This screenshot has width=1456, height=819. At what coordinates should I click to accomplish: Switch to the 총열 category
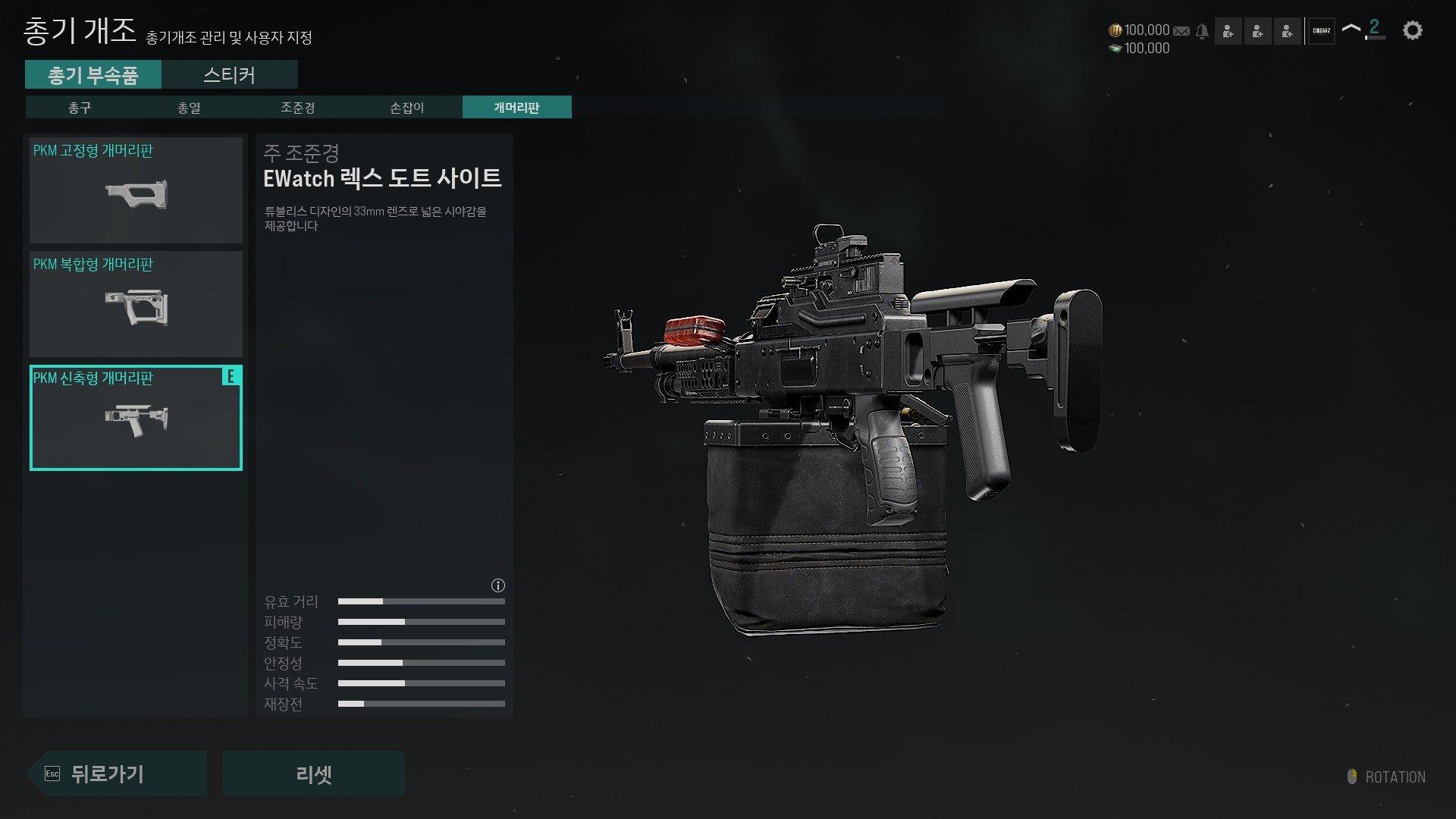point(189,108)
